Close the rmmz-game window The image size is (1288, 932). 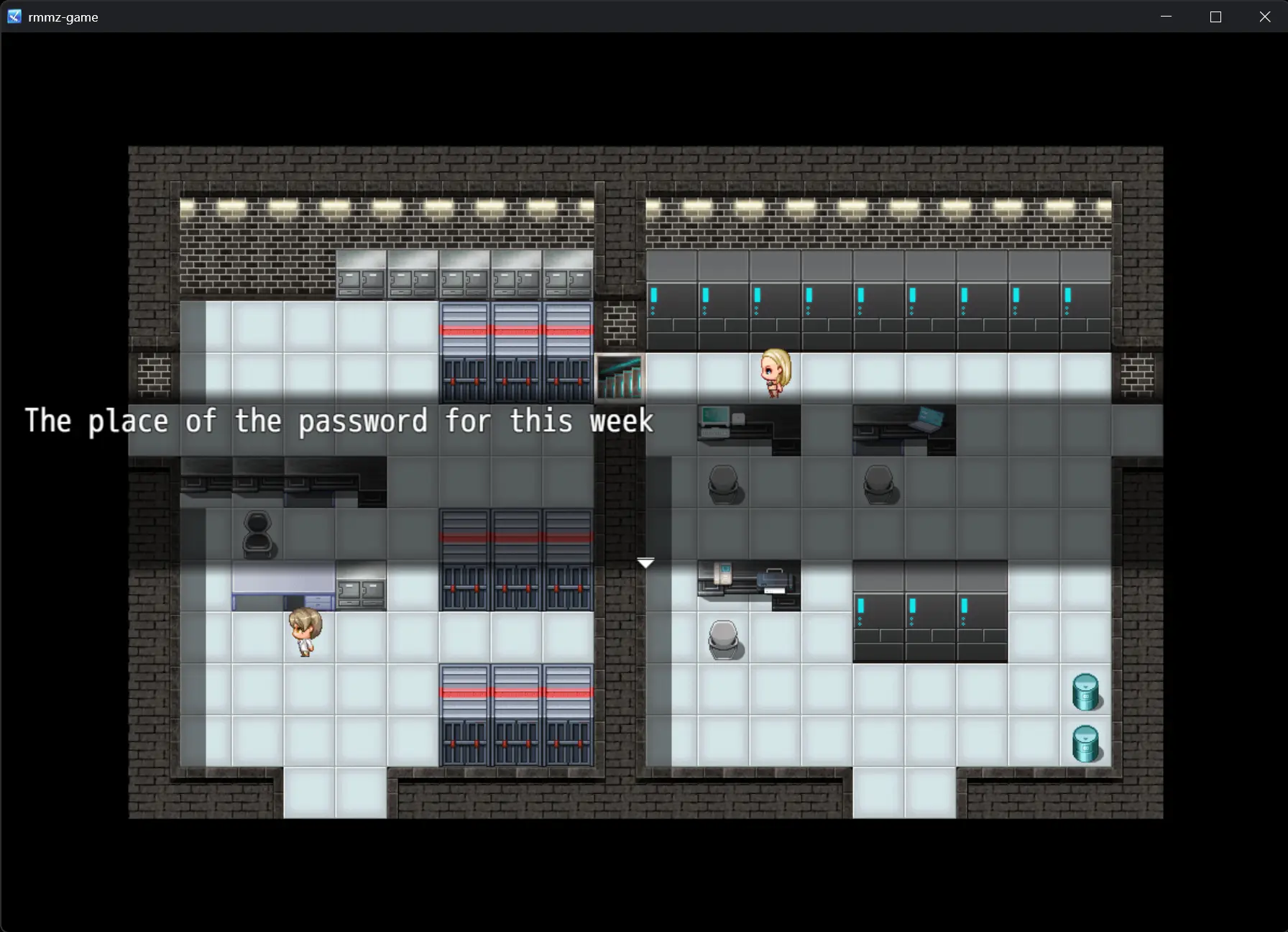pyautogui.click(x=1265, y=17)
